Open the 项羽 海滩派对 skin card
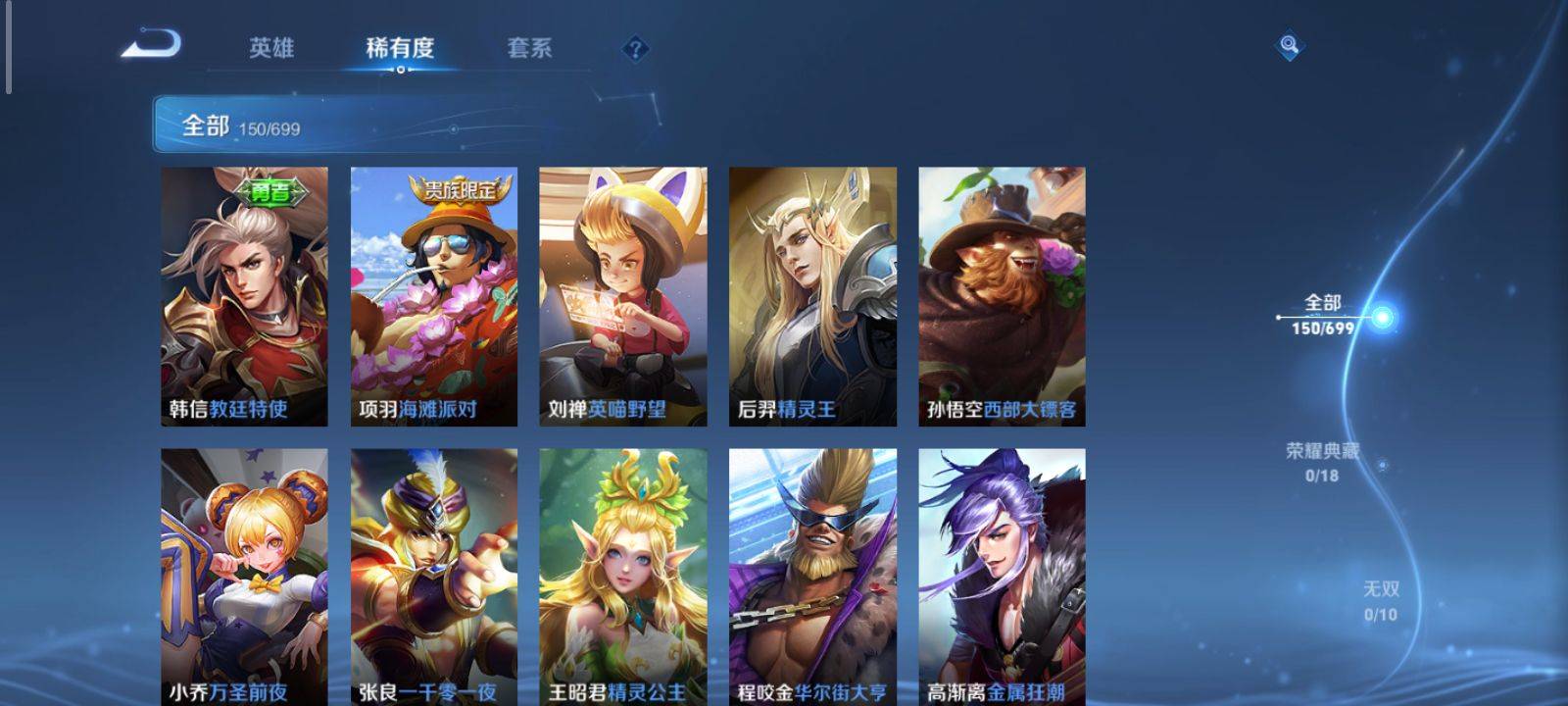This screenshot has height=706, width=1568. pos(433,296)
